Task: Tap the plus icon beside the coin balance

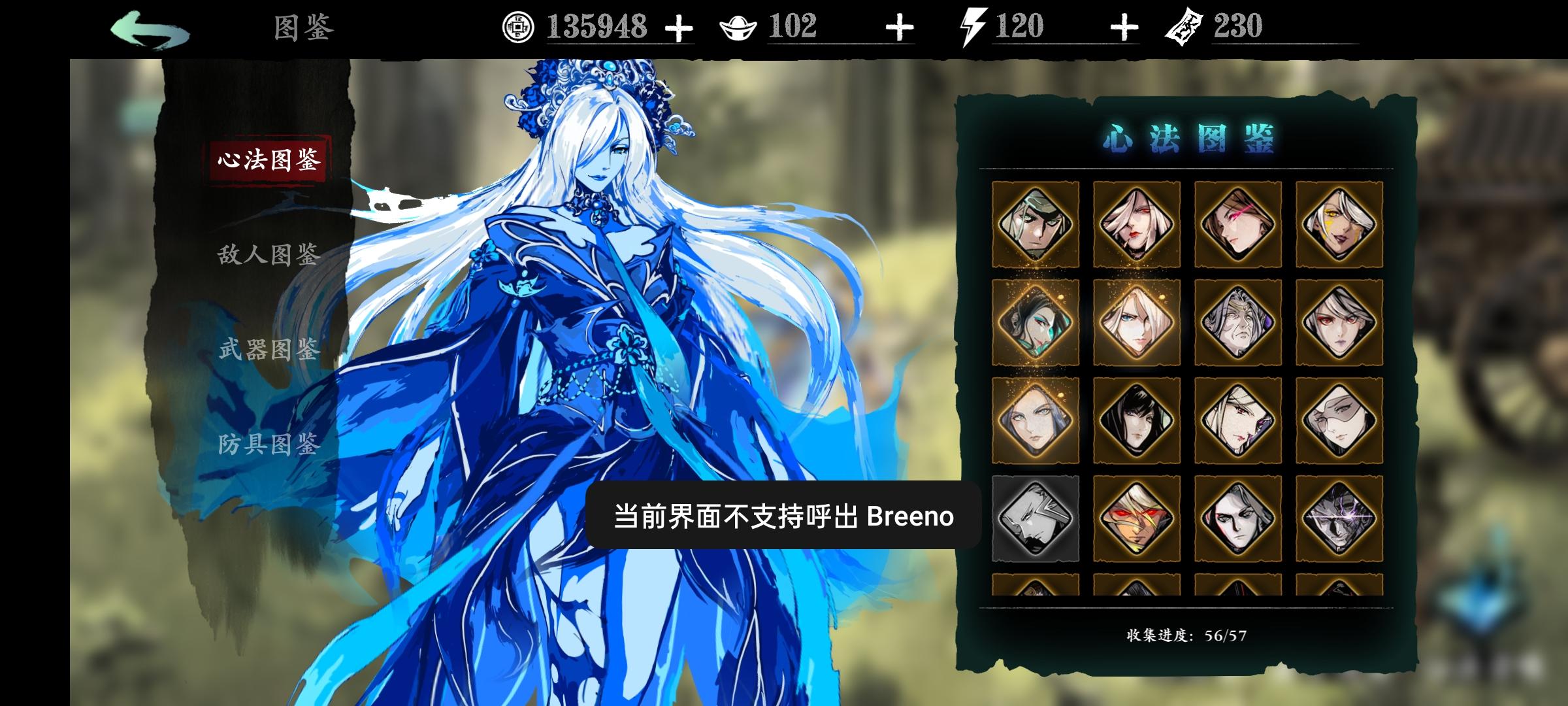Action: [680, 27]
